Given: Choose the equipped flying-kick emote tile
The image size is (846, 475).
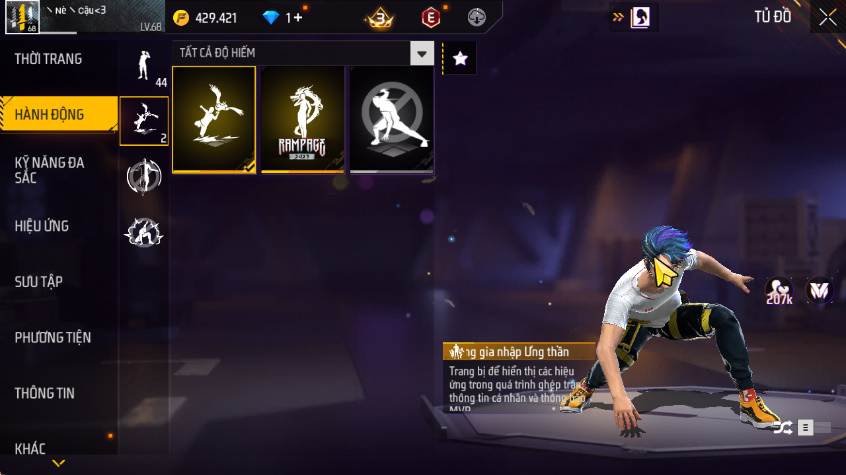Looking at the screenshot, I should tap(214, 119).
